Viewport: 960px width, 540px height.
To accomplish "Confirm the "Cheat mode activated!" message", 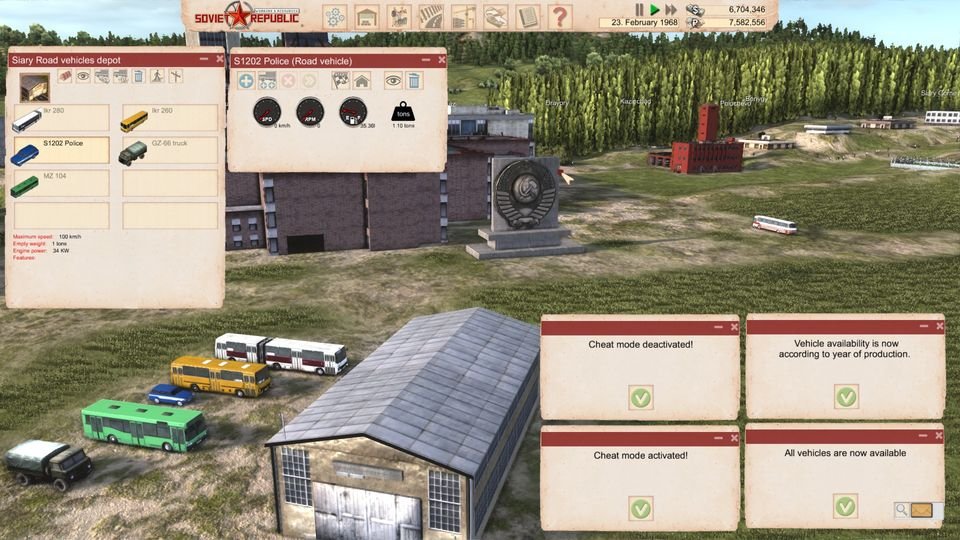I will point(641,508).
